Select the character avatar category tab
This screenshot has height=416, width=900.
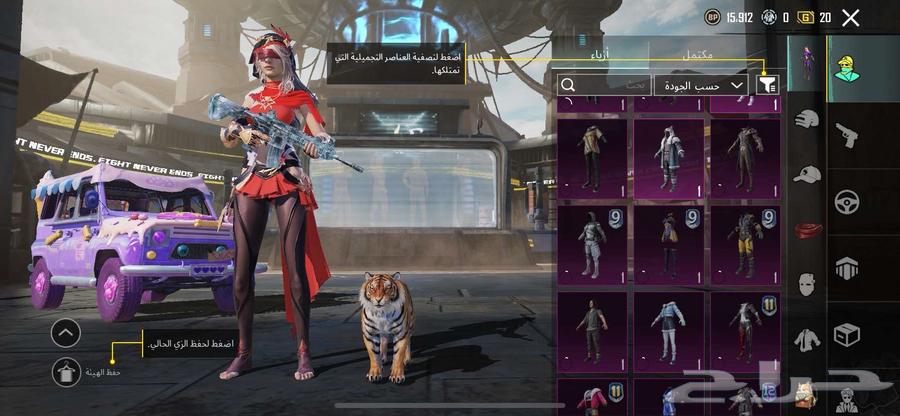point(847,68)
